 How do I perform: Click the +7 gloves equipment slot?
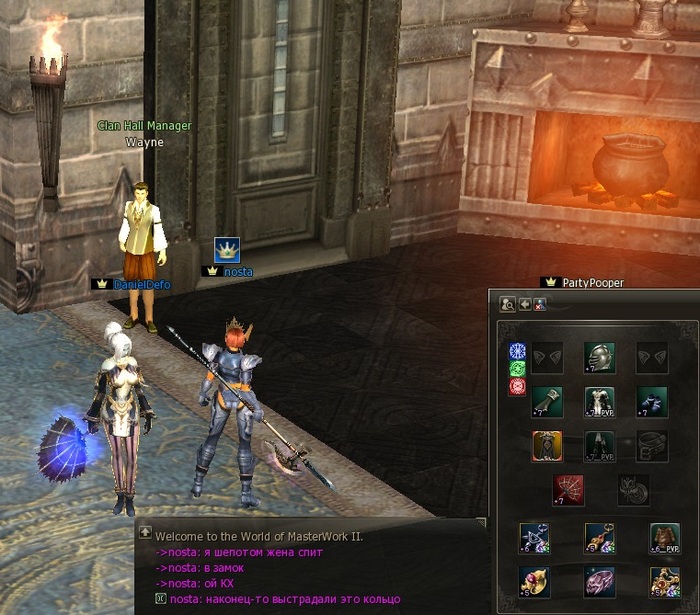click(546, 401)
